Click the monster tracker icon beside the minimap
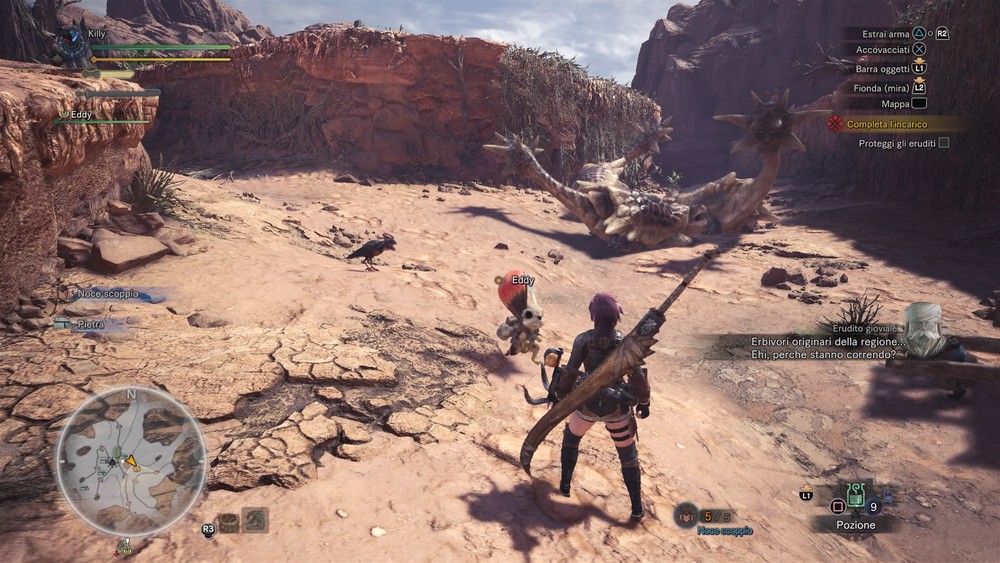 coord(256,520)
